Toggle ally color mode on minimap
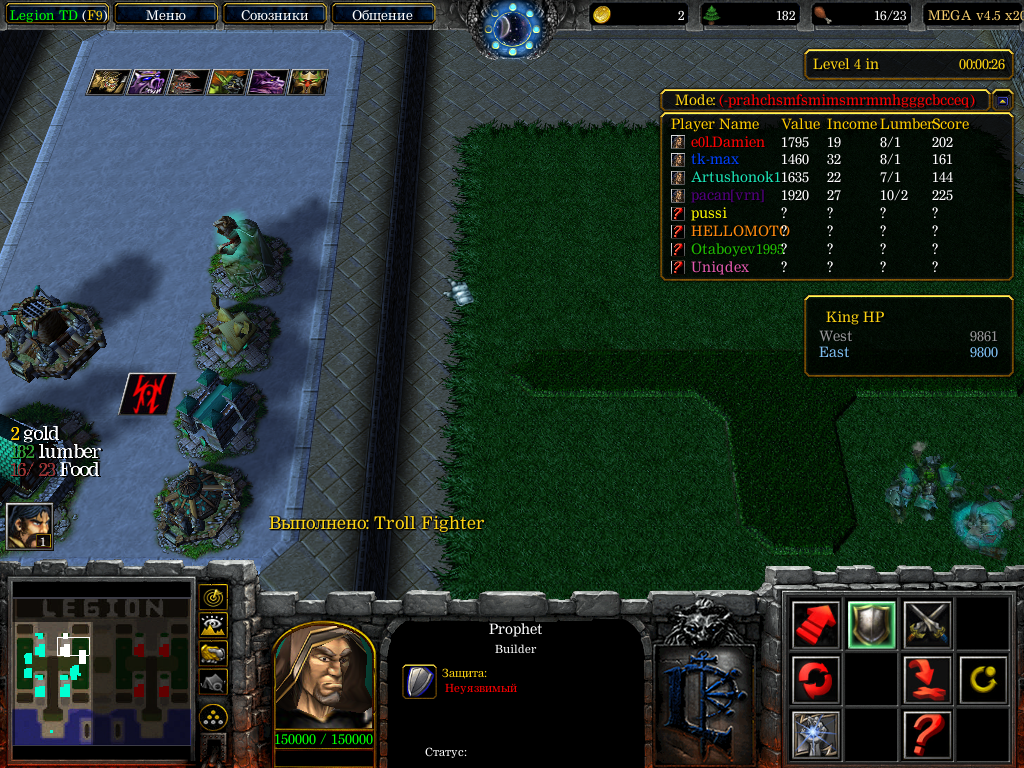The width and height of the screenshot is (1024, 768). pos(213,653)
